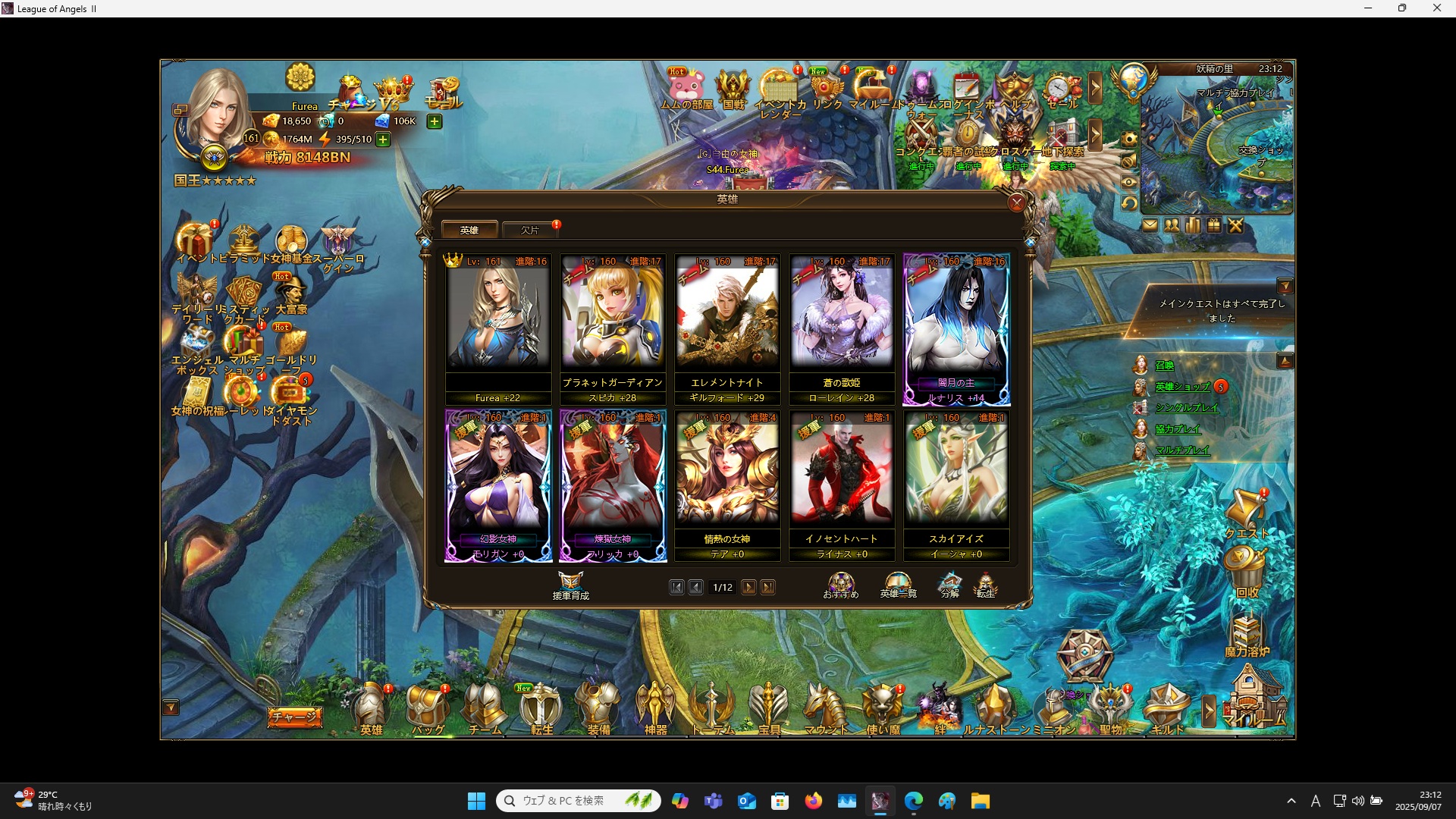The width and height of the screenshot is (1456, 819).
Task: Go to the next hero page
Action: (x=748, y=588)
